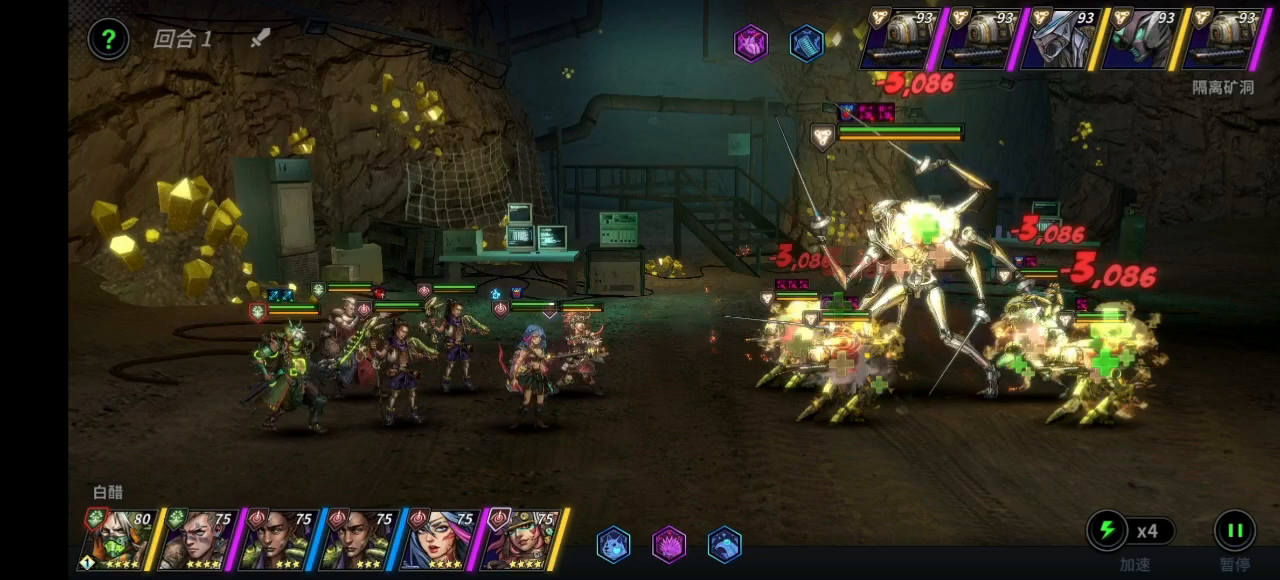Tap the blue raven hexagon skill icon
The image size is (1280, 580).
(x=724, y=544)
